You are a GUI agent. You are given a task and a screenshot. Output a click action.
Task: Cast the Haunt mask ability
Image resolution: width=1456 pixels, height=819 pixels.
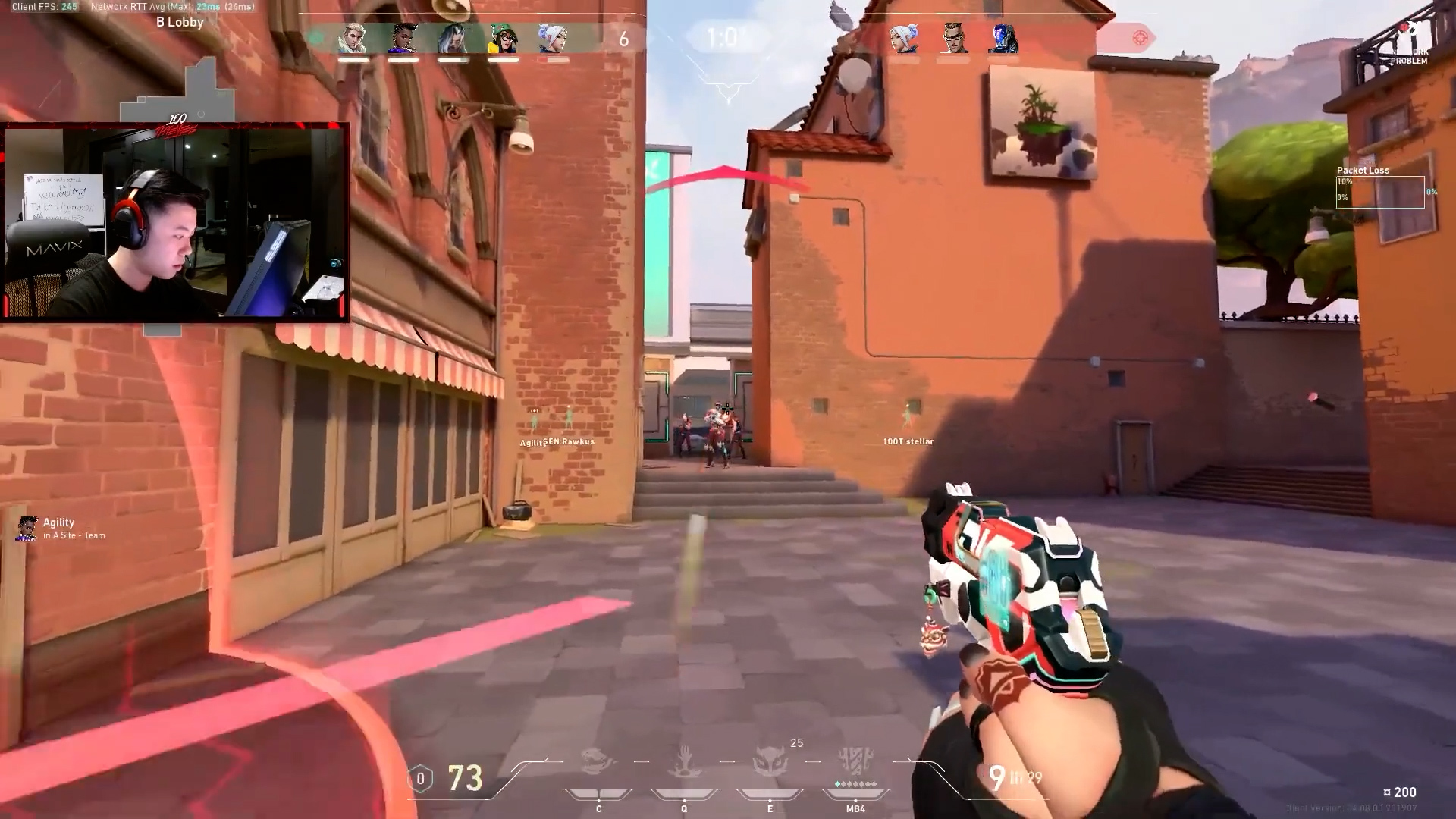point(770,762)
